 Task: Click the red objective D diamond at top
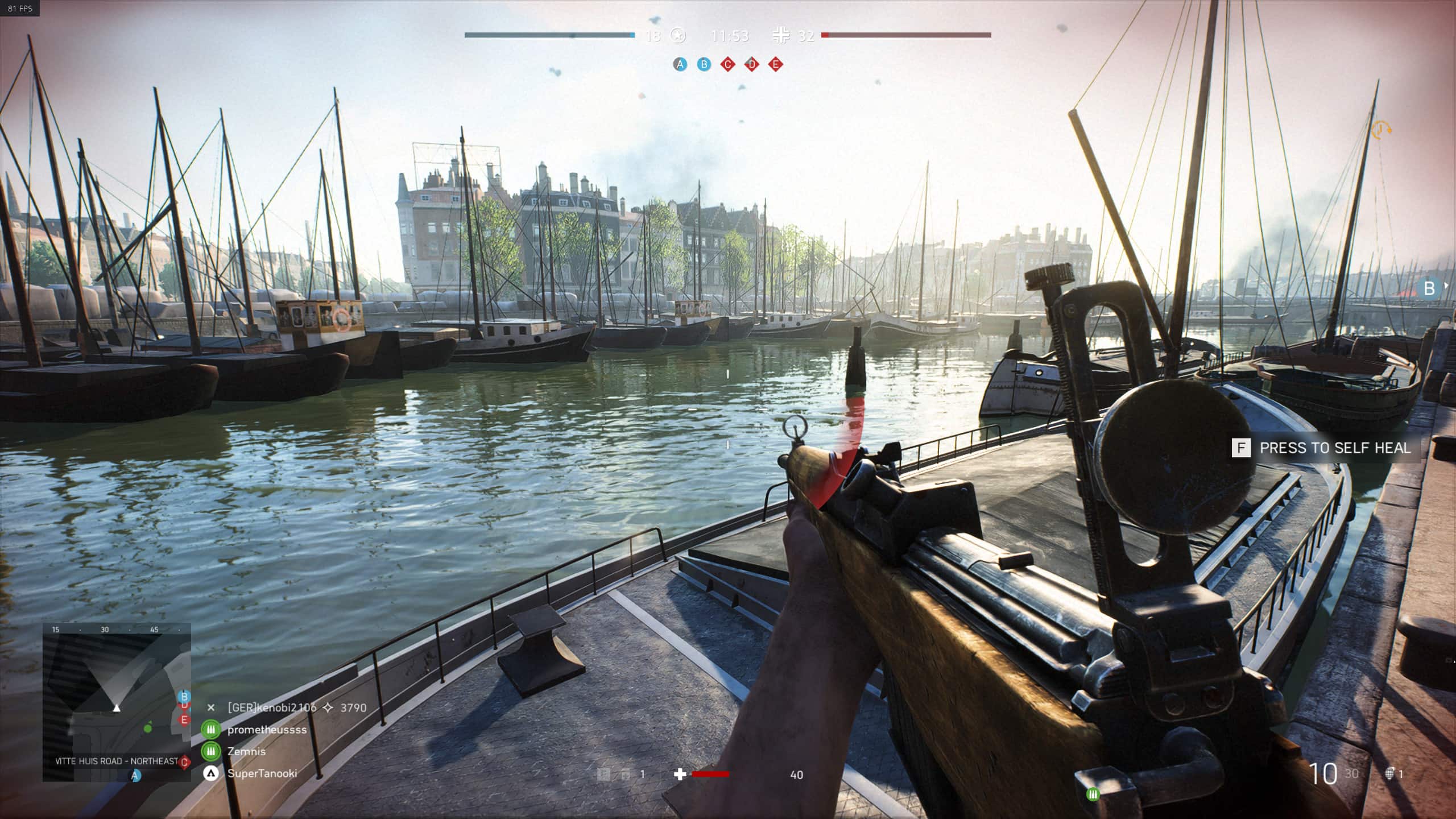tap(752, 64)
